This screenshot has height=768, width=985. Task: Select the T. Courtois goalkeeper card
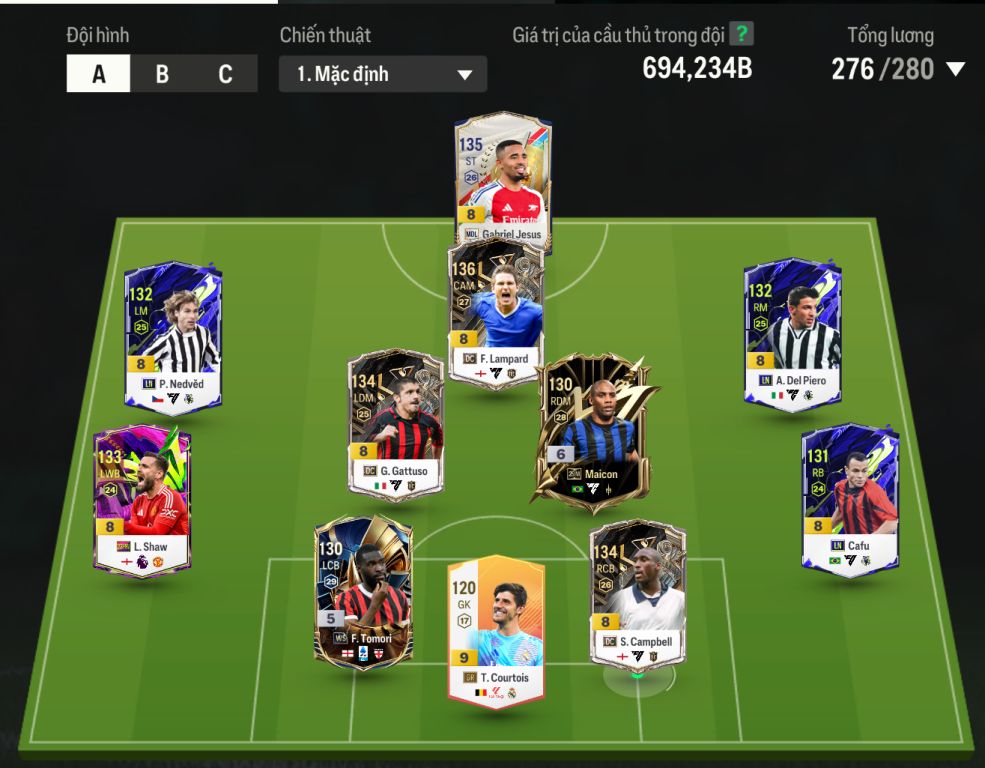pos(496,627)
